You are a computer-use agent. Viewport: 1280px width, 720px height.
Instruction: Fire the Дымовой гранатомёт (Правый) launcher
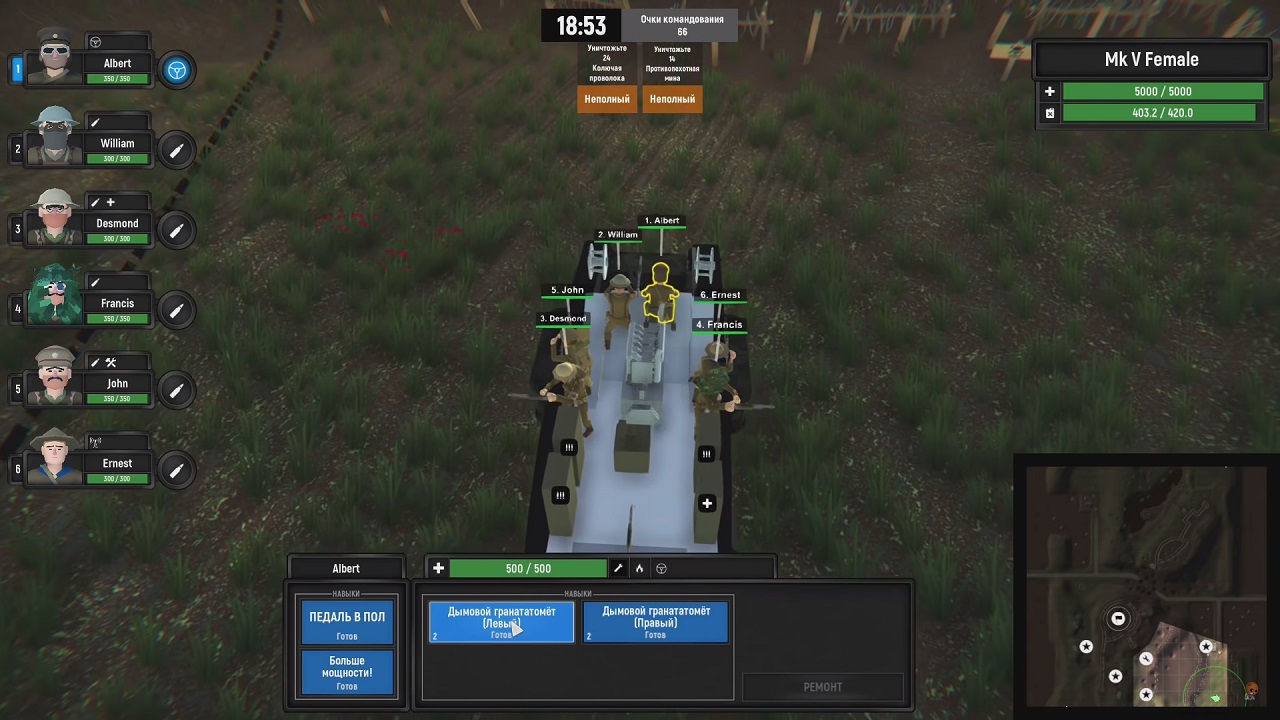click(x=655, y=622)
